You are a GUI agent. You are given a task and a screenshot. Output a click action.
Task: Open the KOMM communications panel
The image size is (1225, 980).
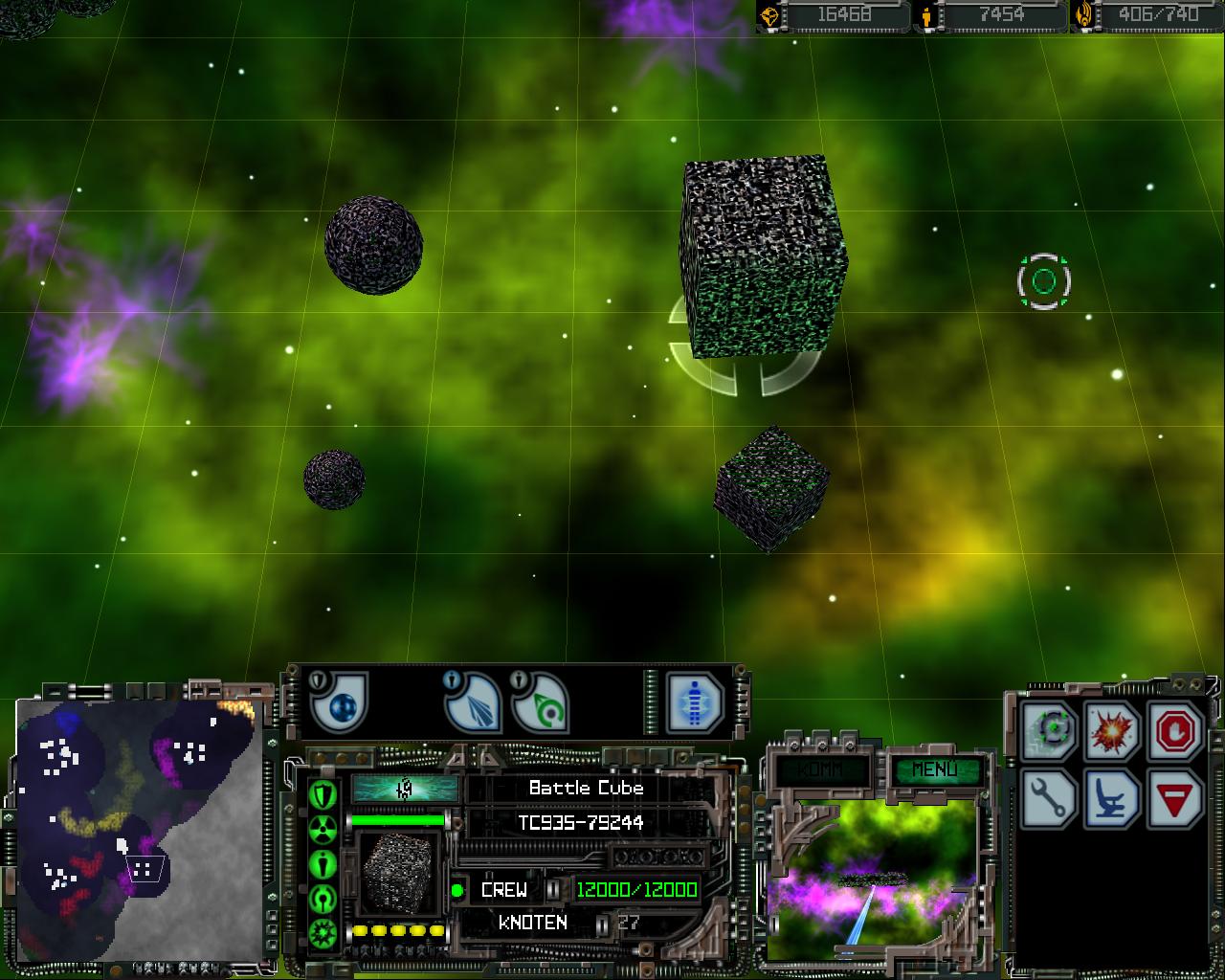coord(821,768)
